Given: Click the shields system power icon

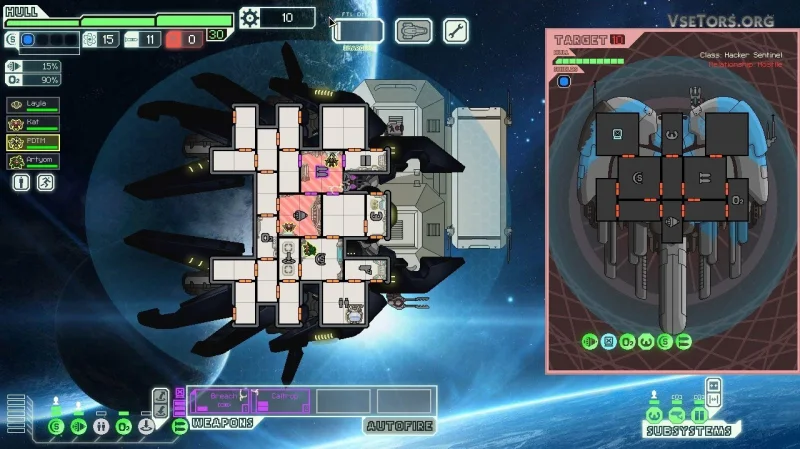Looking at the screenshot, I should 56,427.
